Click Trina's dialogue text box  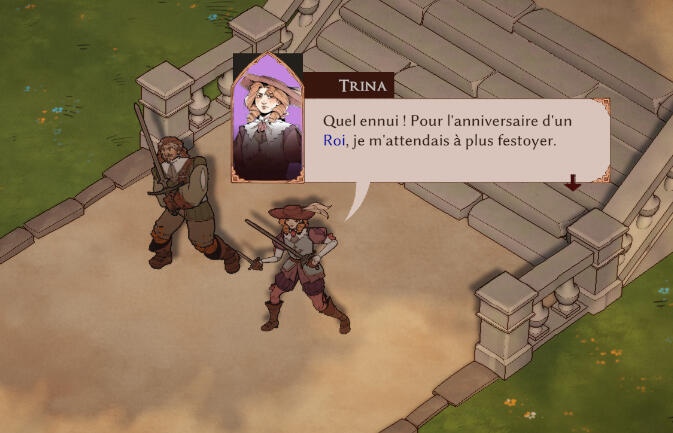tap(450, 140)
